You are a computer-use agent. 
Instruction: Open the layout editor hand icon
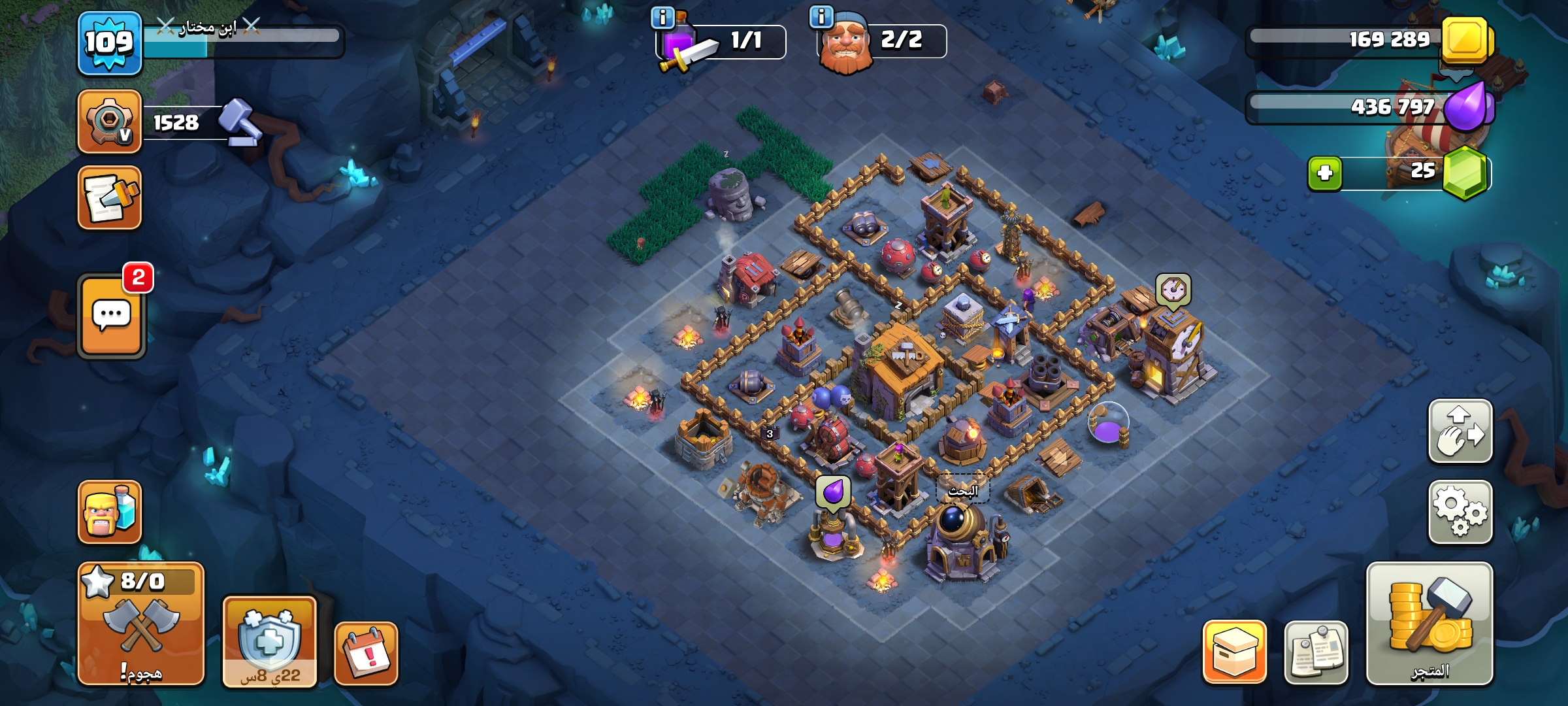pyautogui.click(x=1460, y=431)
